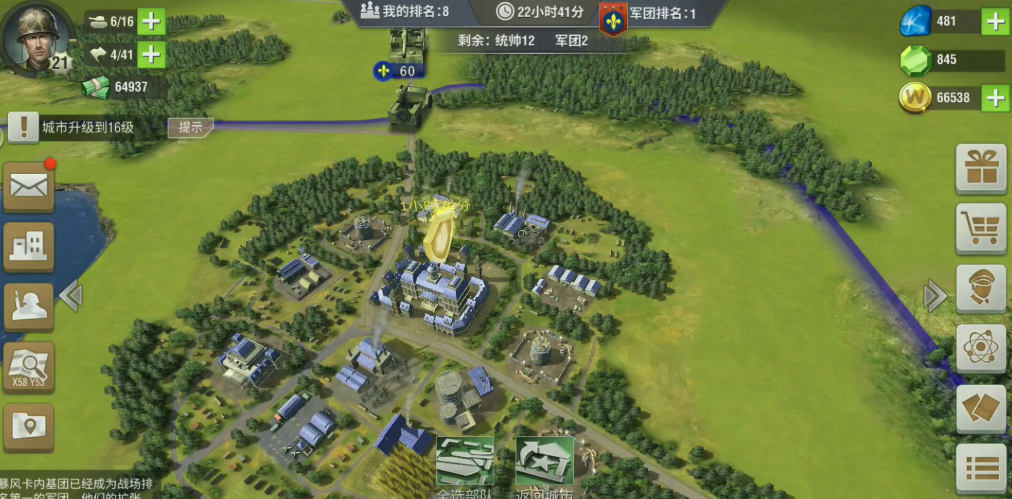Tap the plus button beside 6/16 tanks
Viewport: 1012px width, 499px height.
click(151, 21)
